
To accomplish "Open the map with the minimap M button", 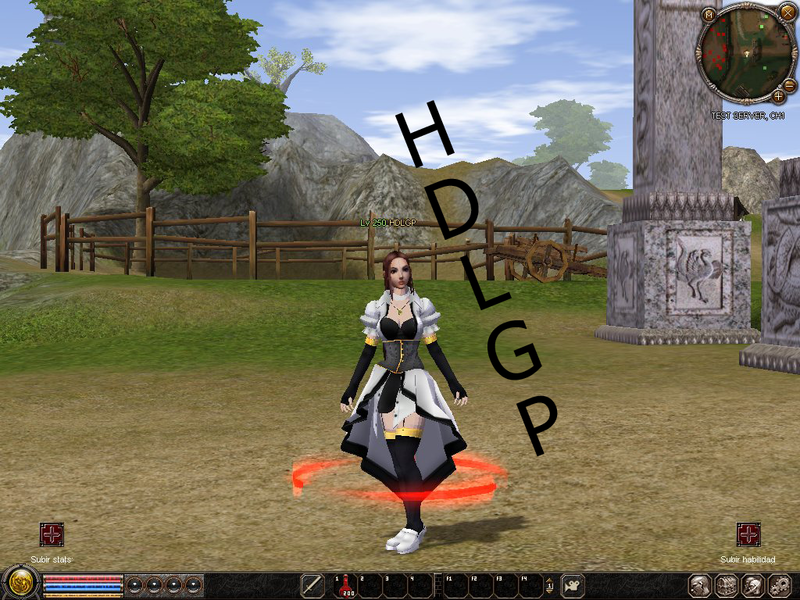I will 708,15.
